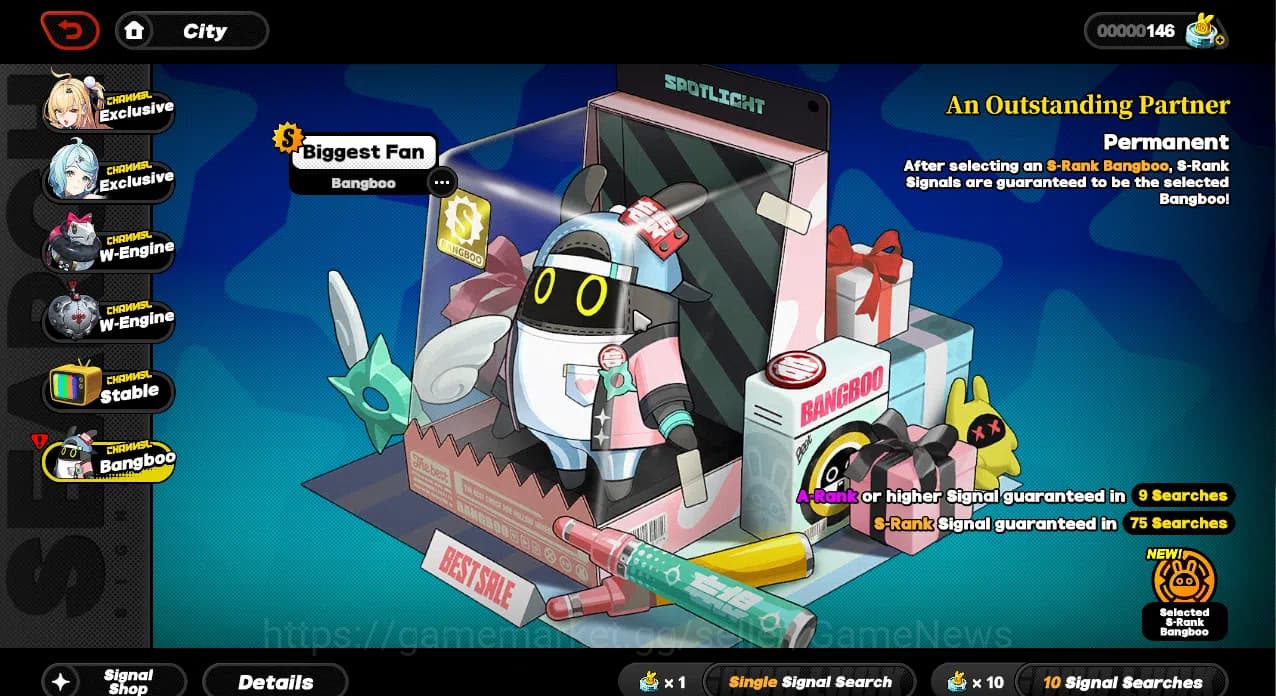Viewport: 1276px width, 696px height.
Task: Go to City via the home button
Action: (x=192, y=31)
